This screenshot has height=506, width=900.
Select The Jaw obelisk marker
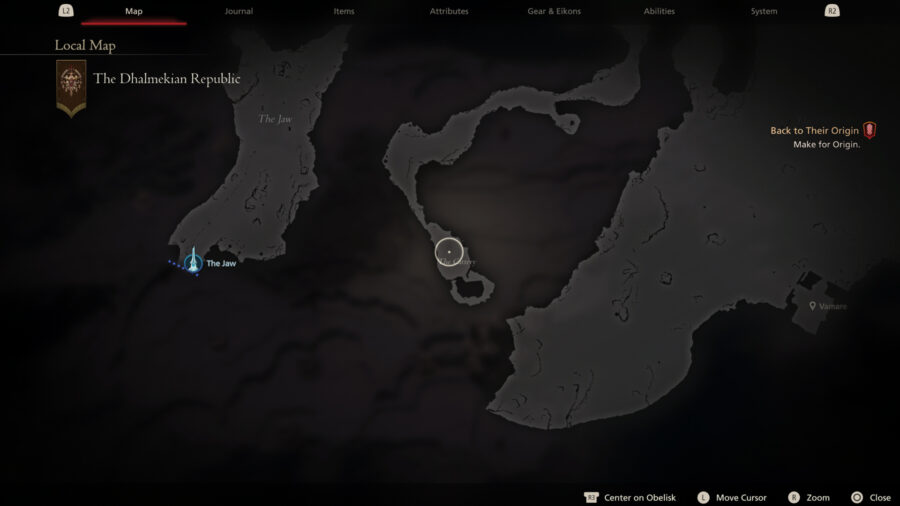(193, 263)
